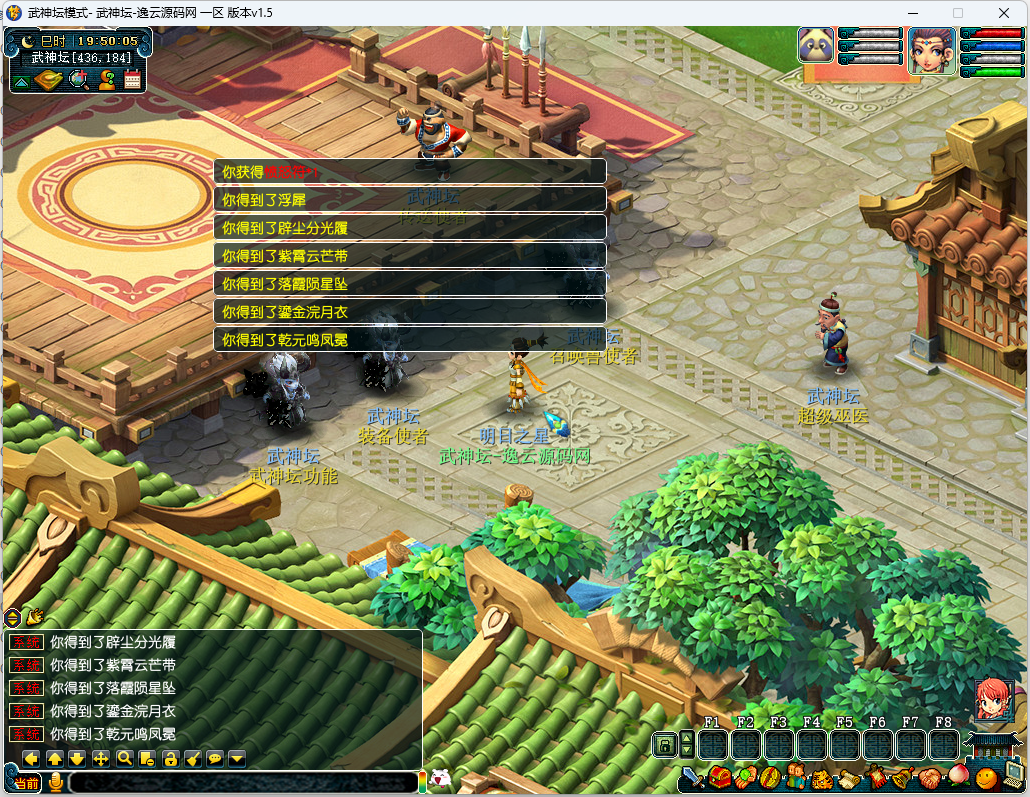Open the red treasure chest inventory icon
The image size is (1030, 797).
720,777
